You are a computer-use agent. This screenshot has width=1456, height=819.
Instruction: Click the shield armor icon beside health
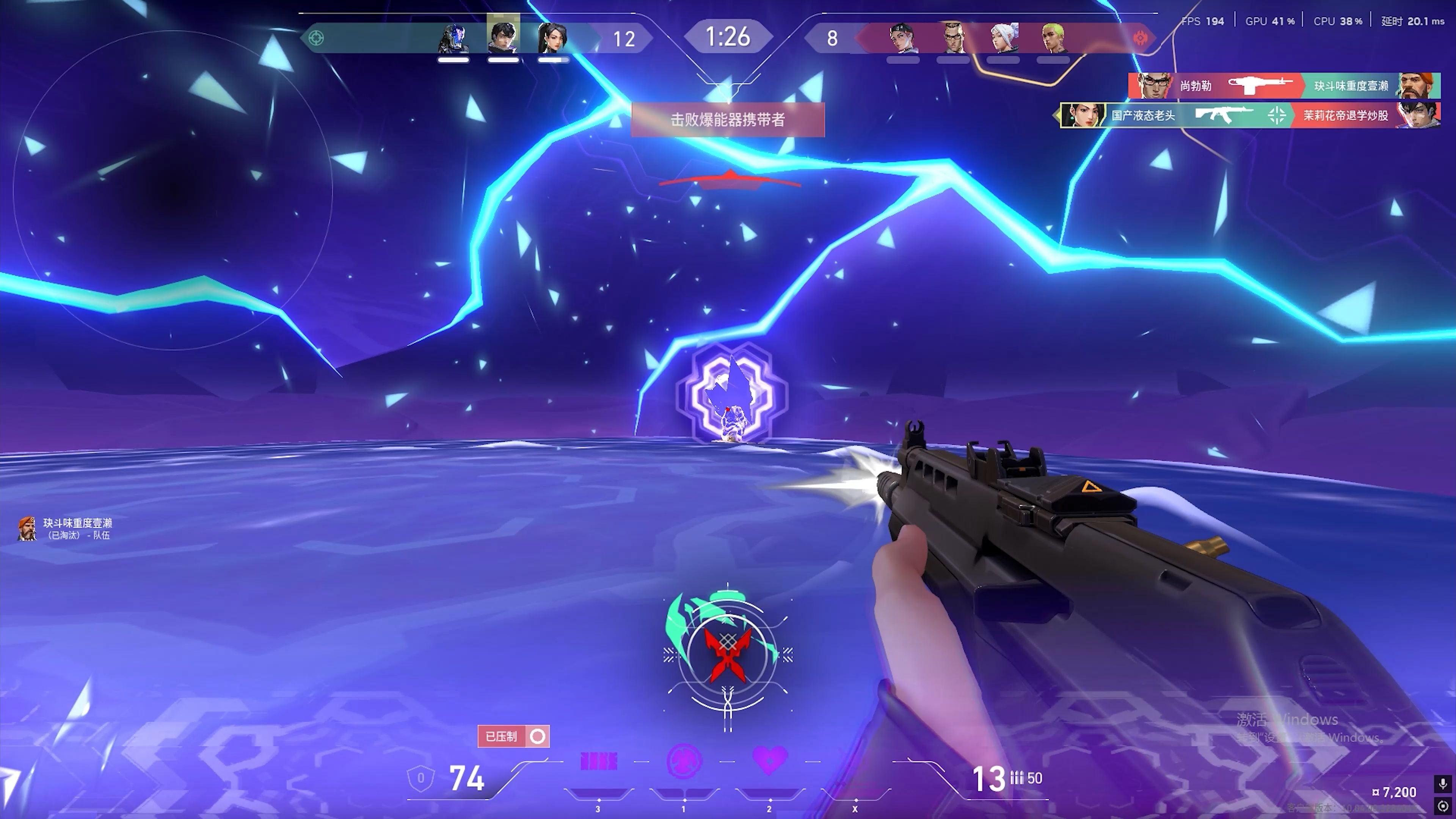pos(420,778)
